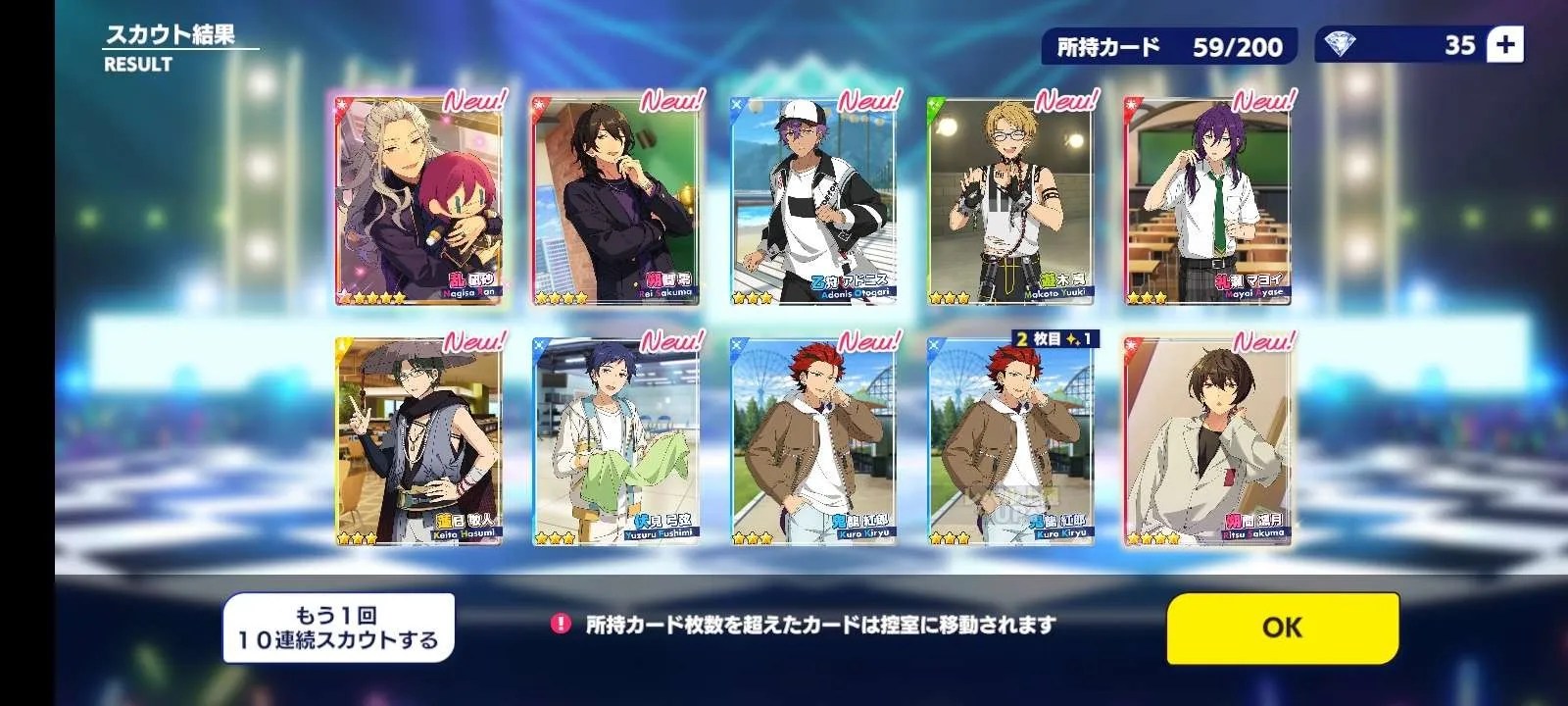Tap the plus button to add diamonds
The height and width of the screenshot is (706, 1568).
tap(1504, 45)
